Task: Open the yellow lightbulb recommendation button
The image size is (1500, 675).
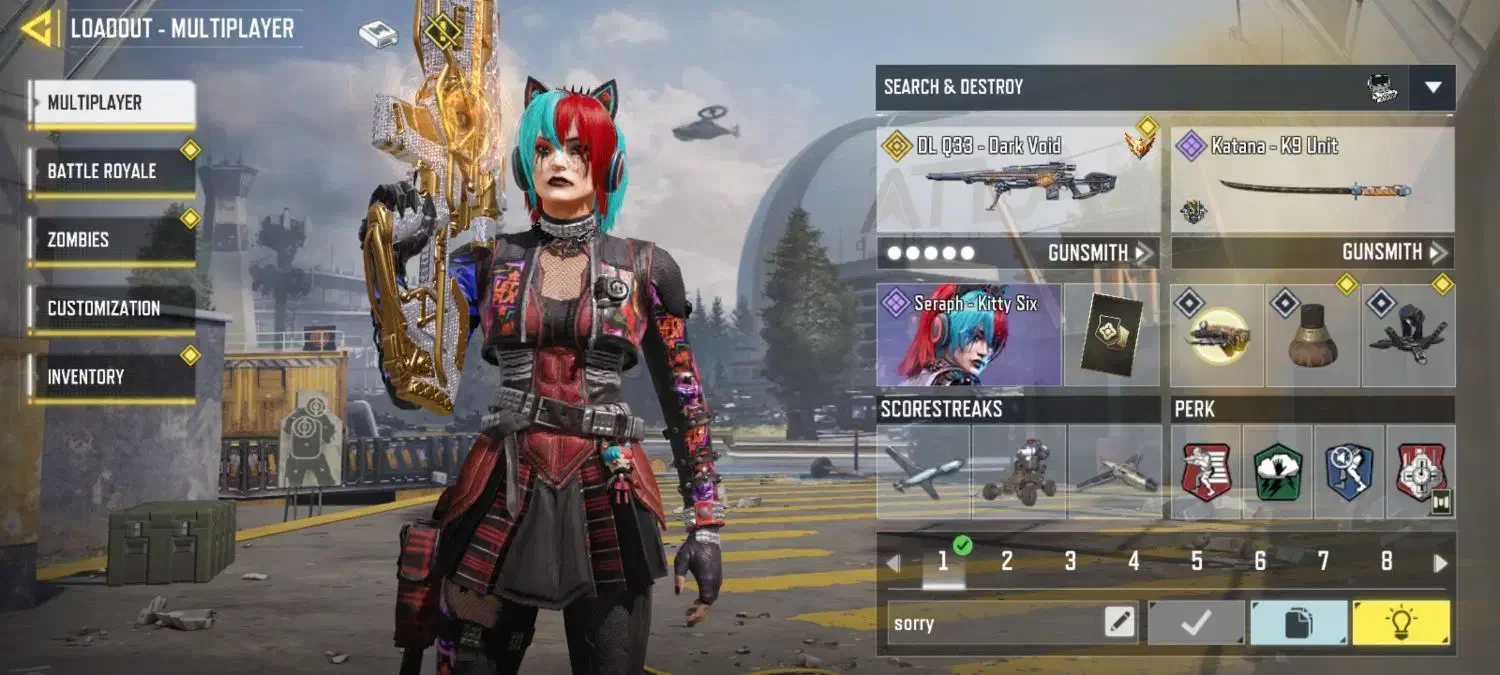Action: point(1400,623)
